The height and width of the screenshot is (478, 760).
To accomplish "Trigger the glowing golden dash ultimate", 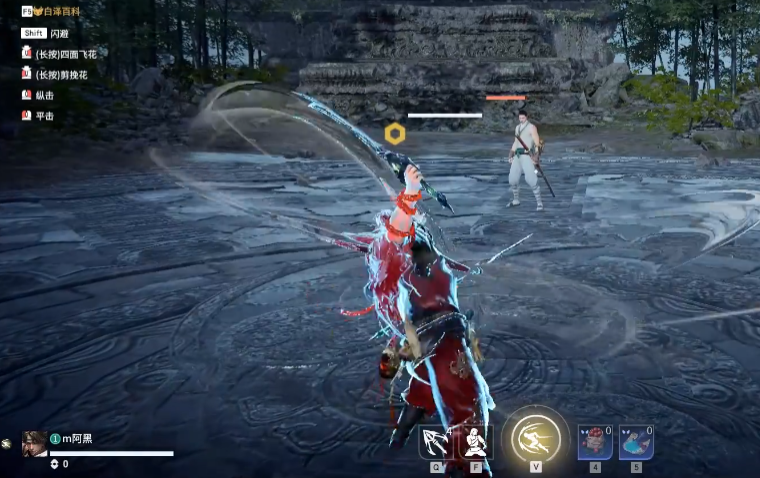I will tap(536, 438).
